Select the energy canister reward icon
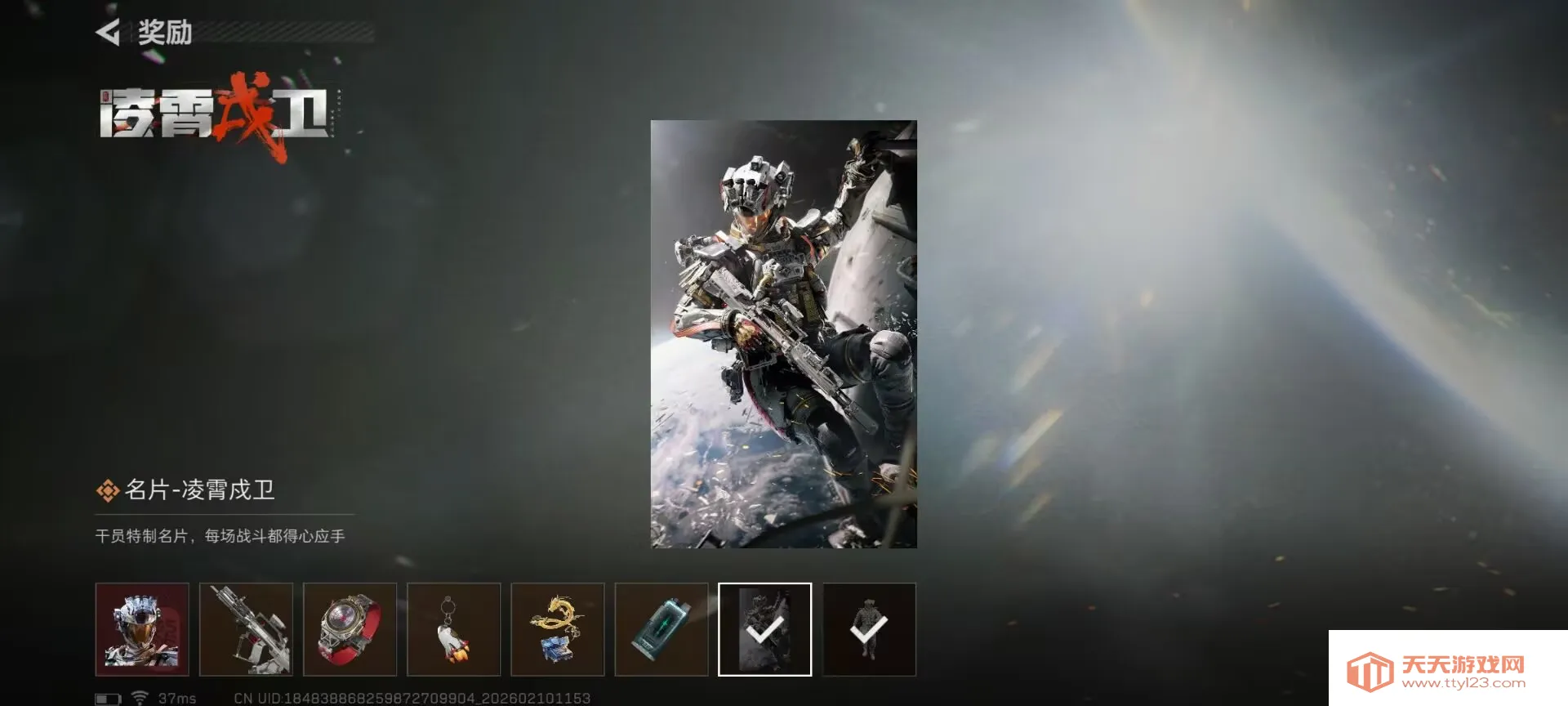 662,629
